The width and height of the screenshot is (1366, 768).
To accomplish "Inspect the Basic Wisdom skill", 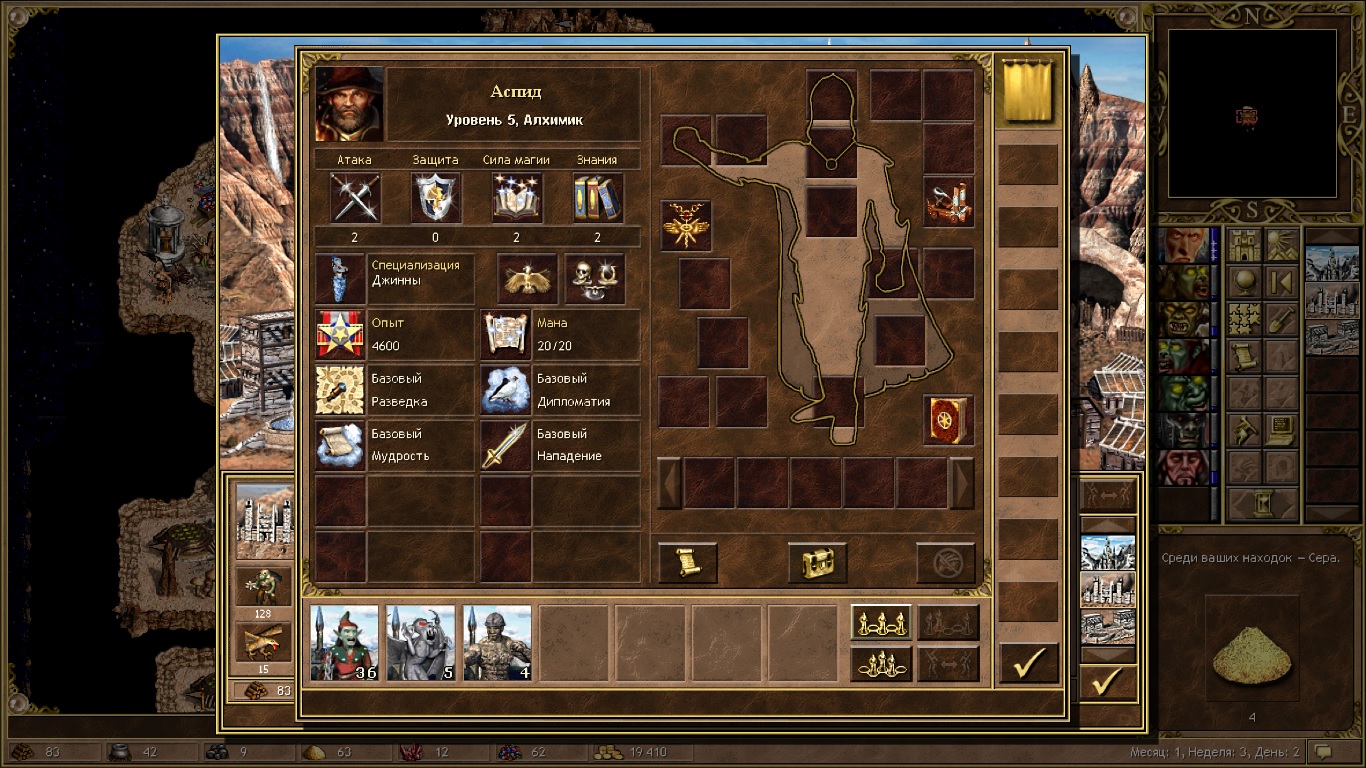I will pyautogui.click(x=340, y=446).
